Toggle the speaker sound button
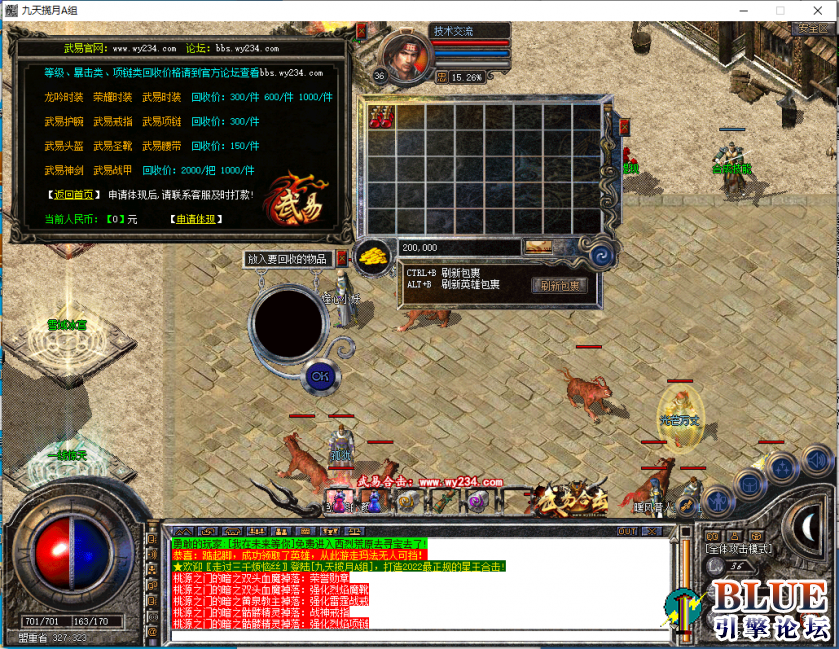This screenshot has height=649, width=839. [x=817, y=462]
